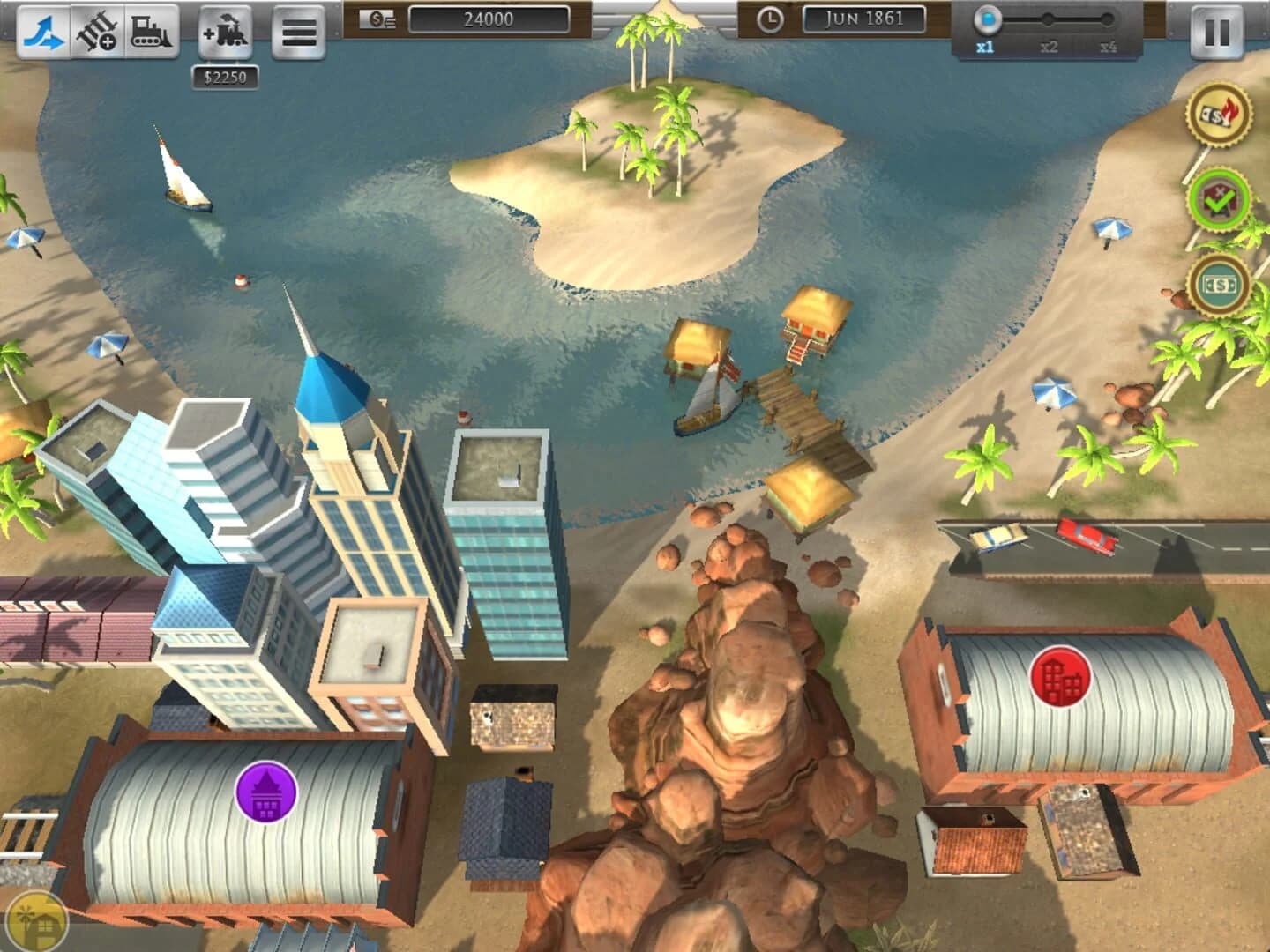The height and width of the screenshot is (952, 1270).
Task: Click the clock icon beside the date
Action: point(773,17)
